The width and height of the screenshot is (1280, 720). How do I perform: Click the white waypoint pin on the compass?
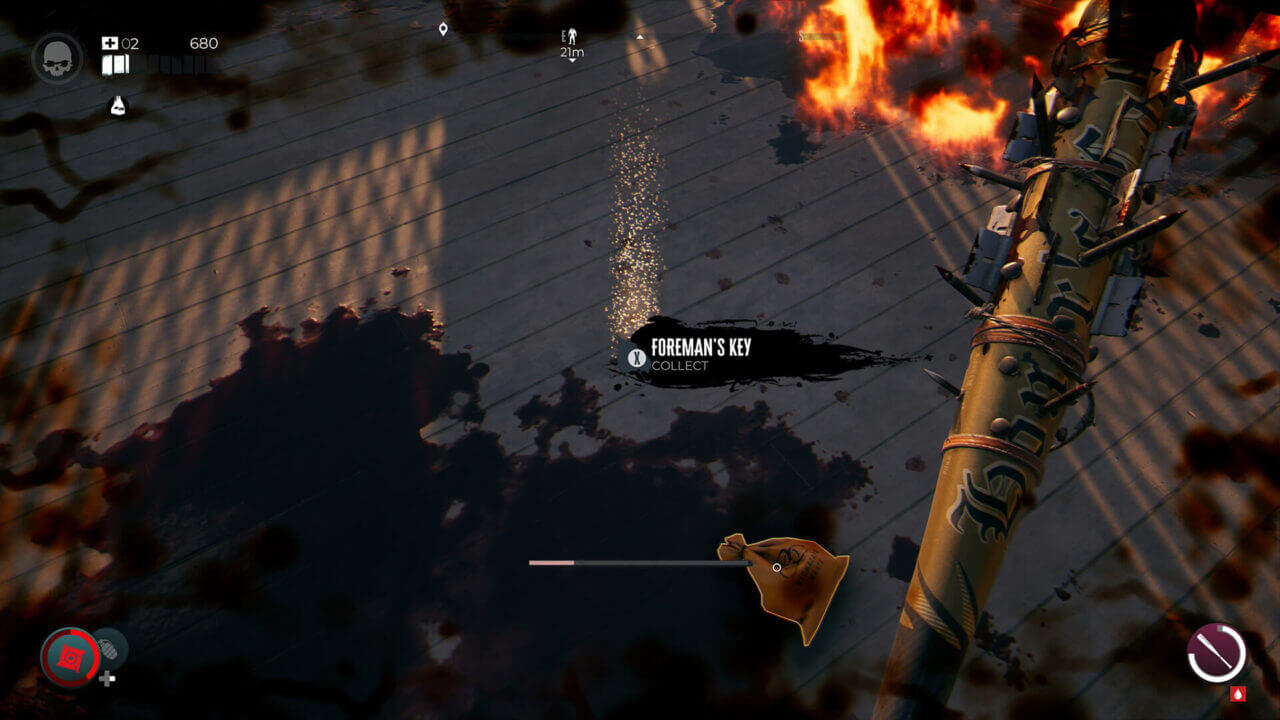point(444,27)
